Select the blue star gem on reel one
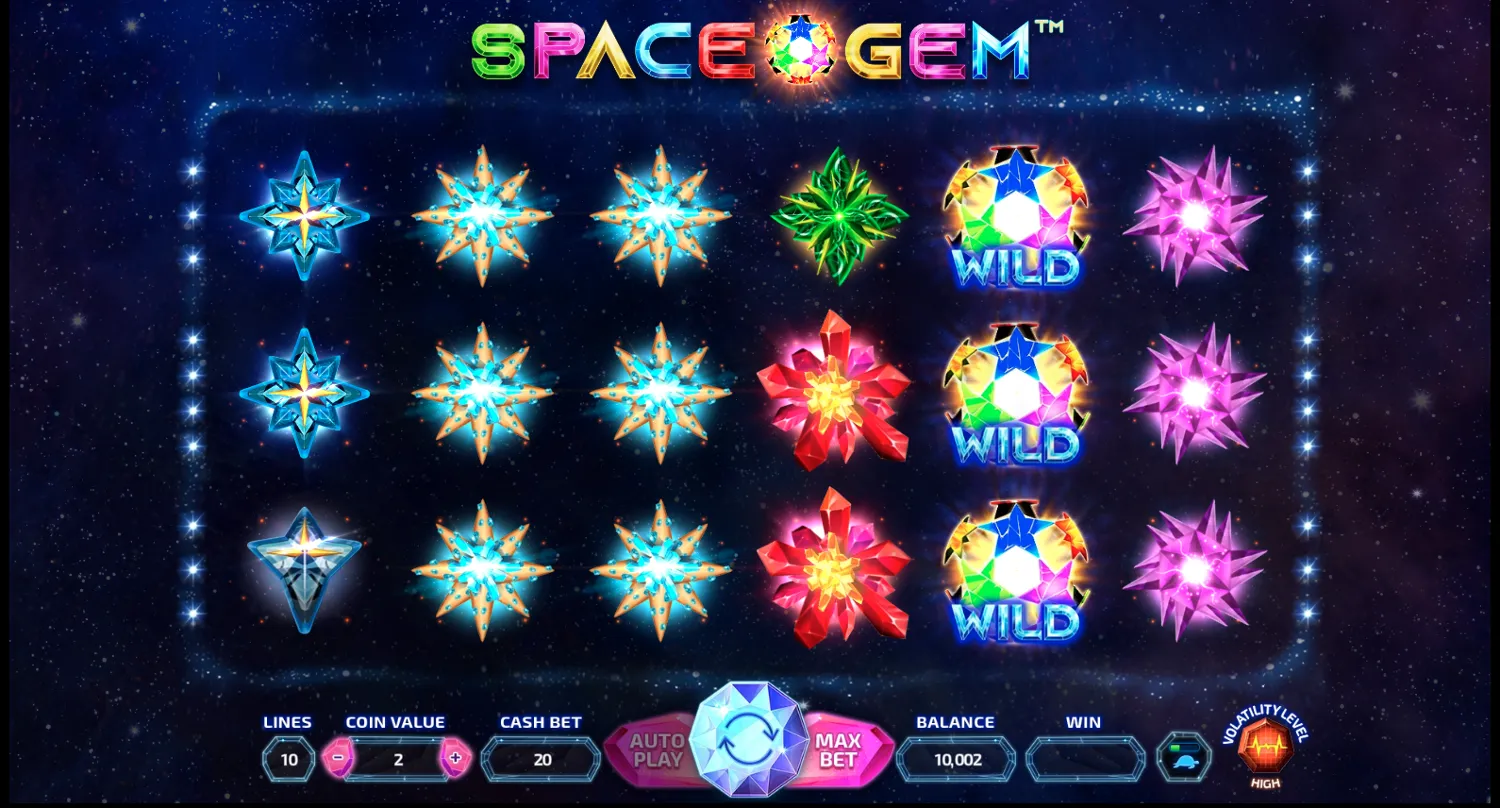The width and height of the screenshot is (1500, 808). (303, 218)
